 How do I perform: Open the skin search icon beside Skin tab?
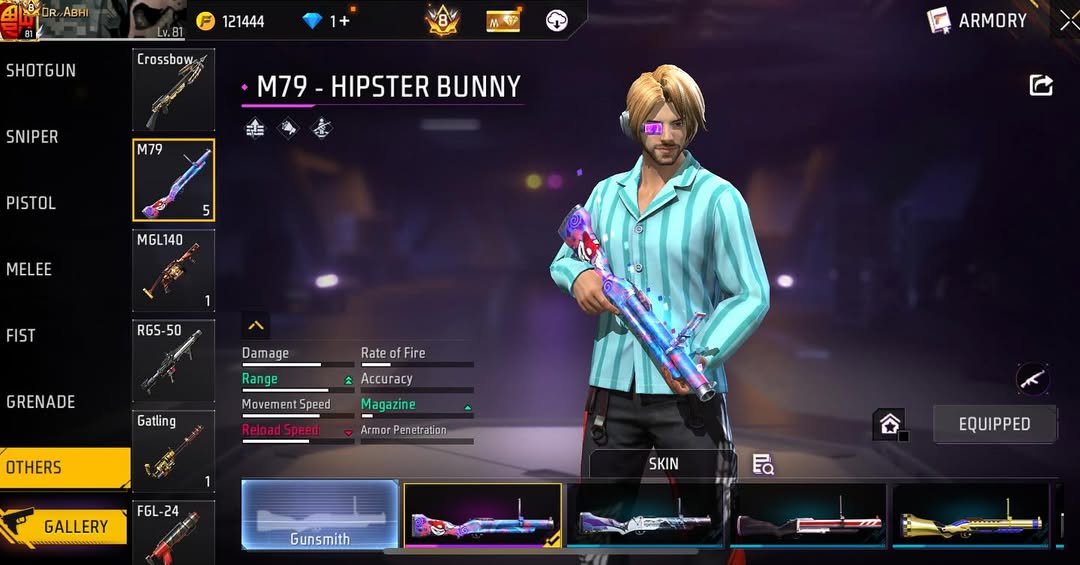763,464
